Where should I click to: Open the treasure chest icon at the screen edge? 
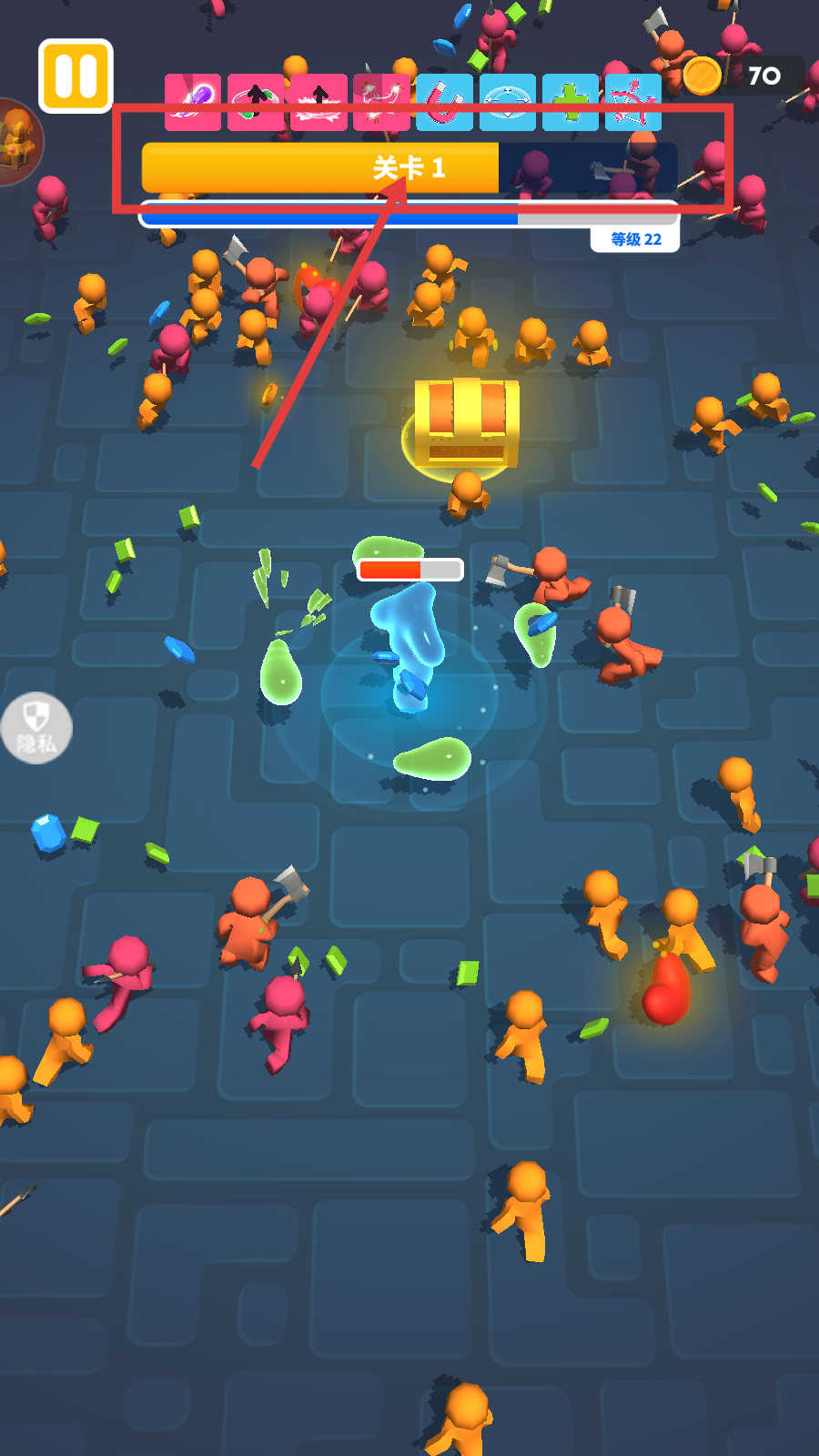pos(16,141)
